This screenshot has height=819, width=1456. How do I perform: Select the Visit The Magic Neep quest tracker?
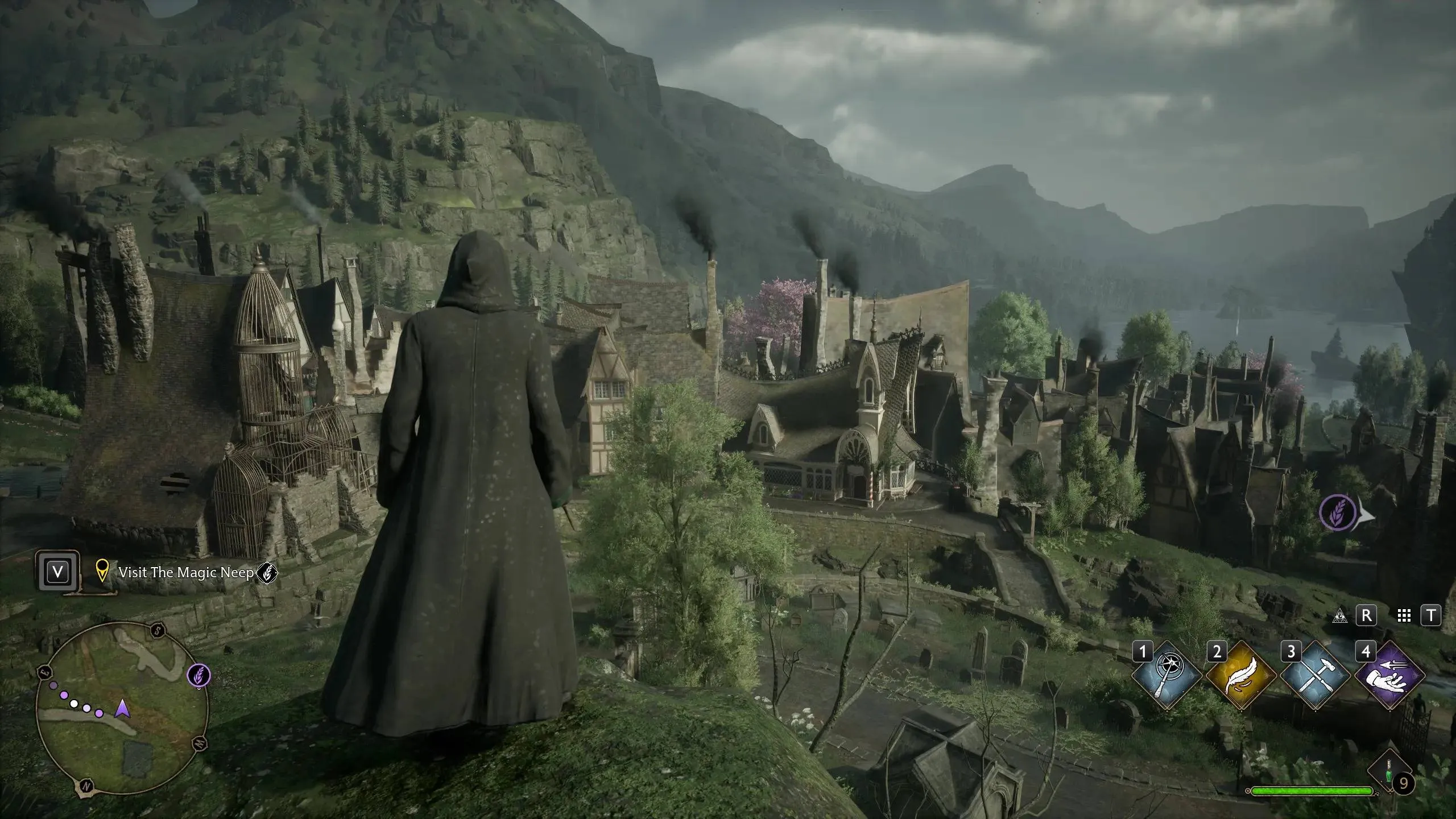point(185,573)
